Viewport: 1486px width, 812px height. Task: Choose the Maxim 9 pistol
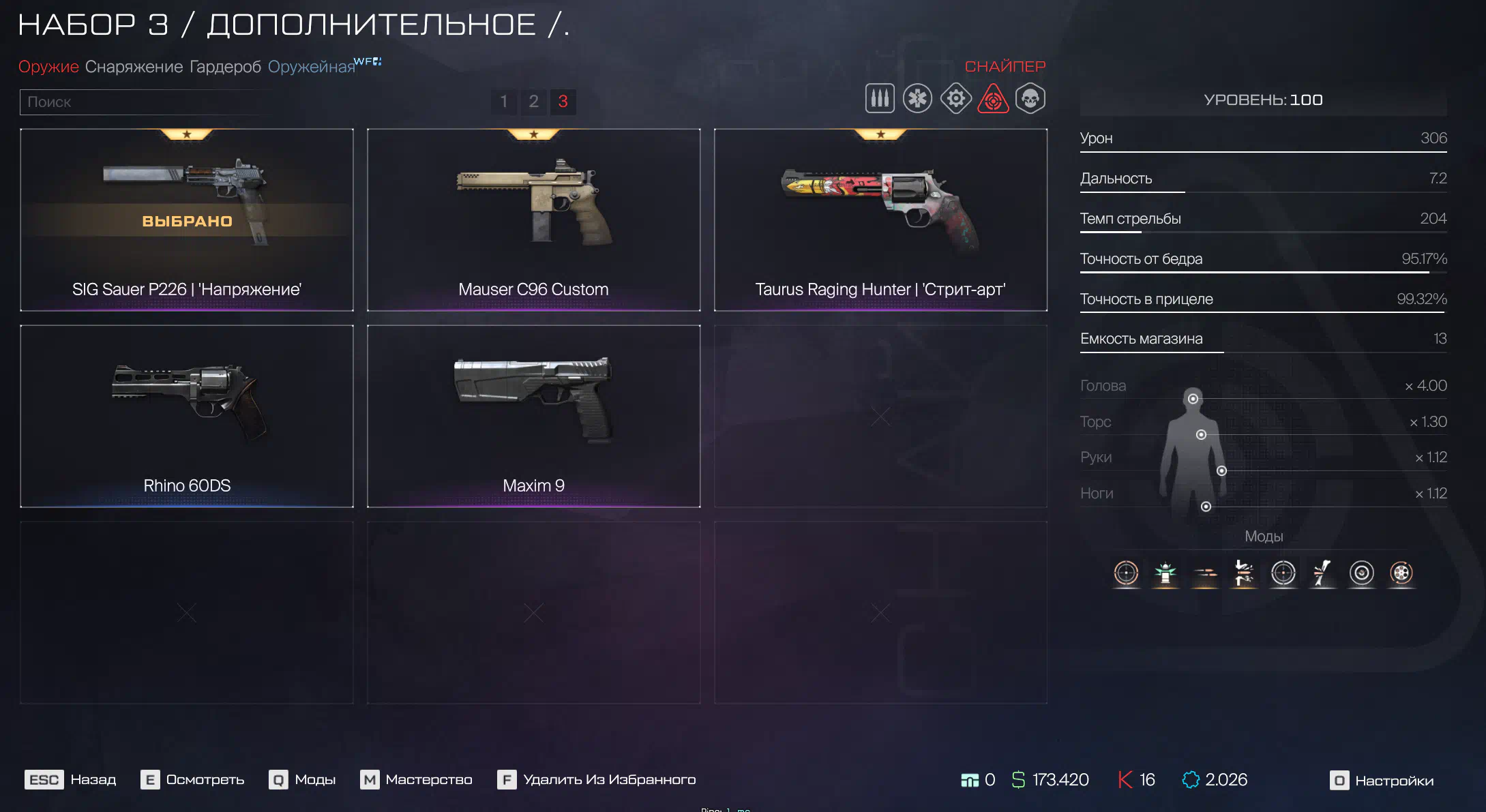533,416
